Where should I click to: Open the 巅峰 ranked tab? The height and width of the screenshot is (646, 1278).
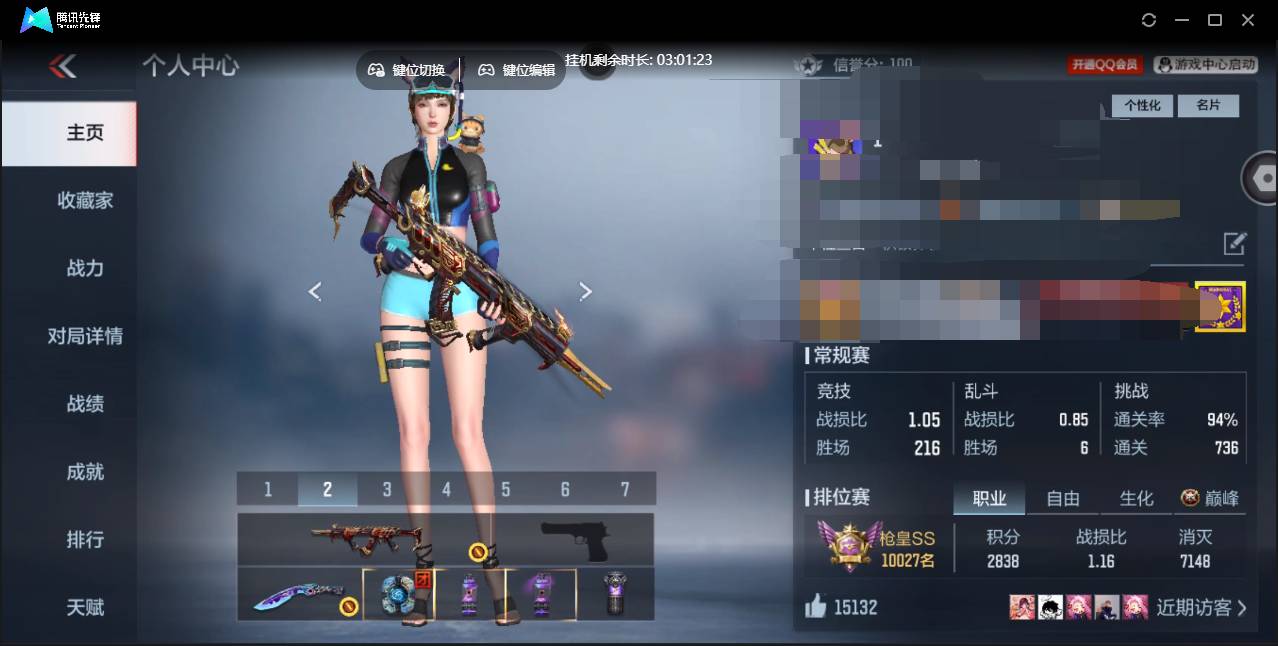(x=1210, y=498)
